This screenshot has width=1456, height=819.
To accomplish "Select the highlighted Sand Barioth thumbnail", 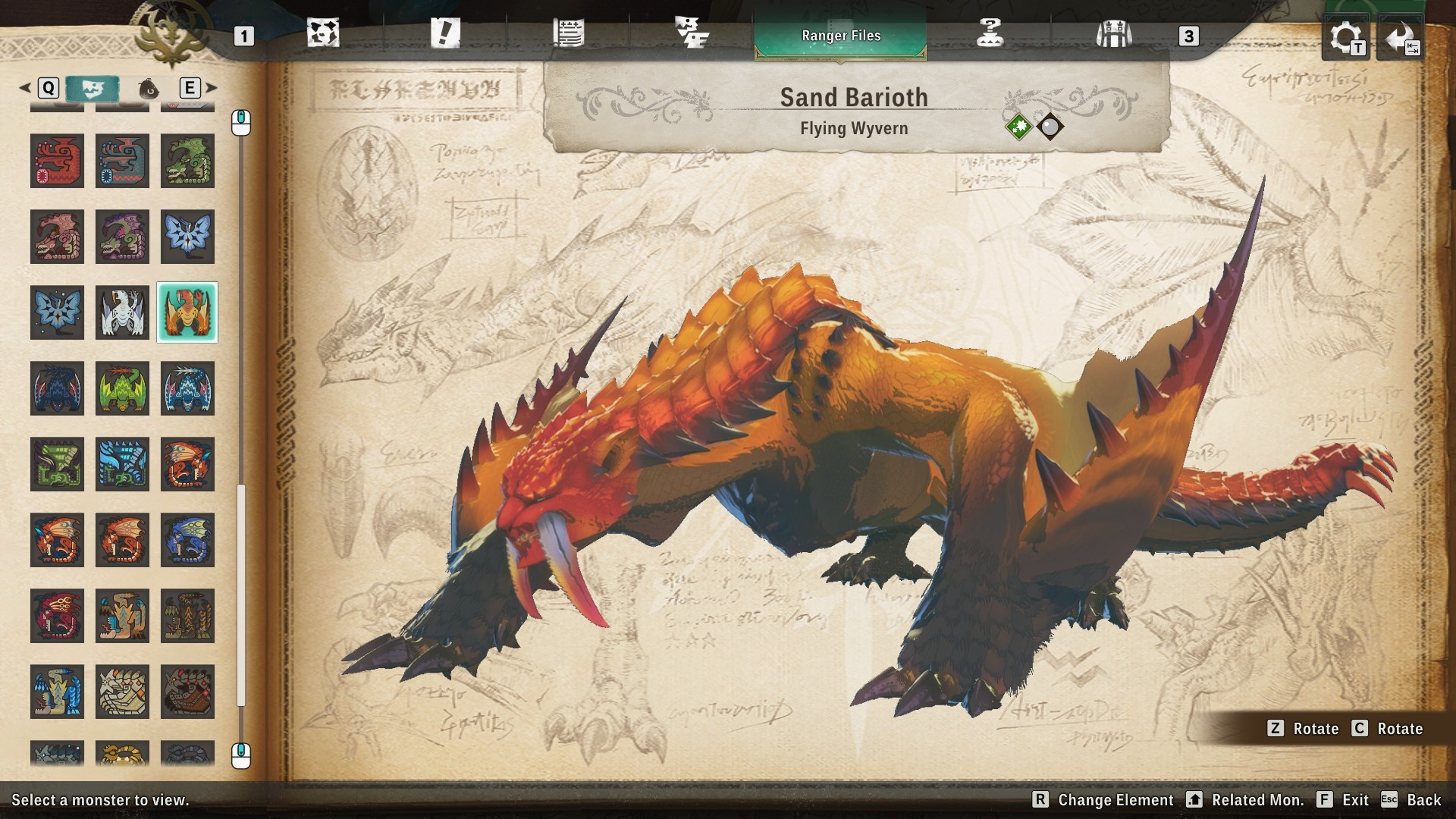I will coord(187,312).
